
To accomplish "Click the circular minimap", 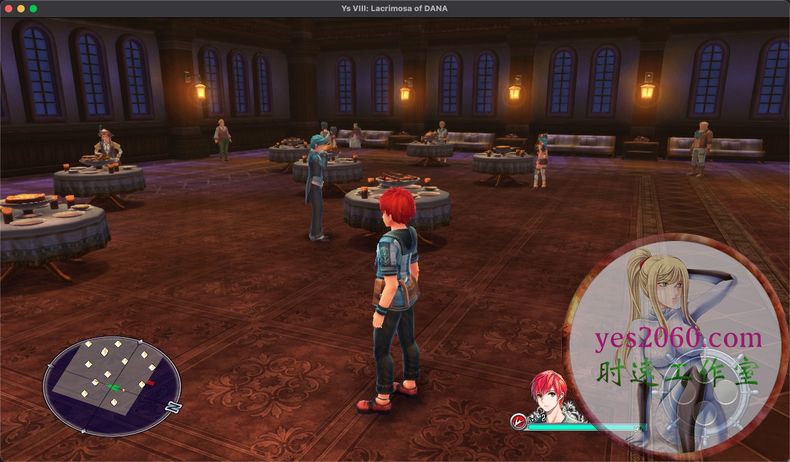I will 112,385.
